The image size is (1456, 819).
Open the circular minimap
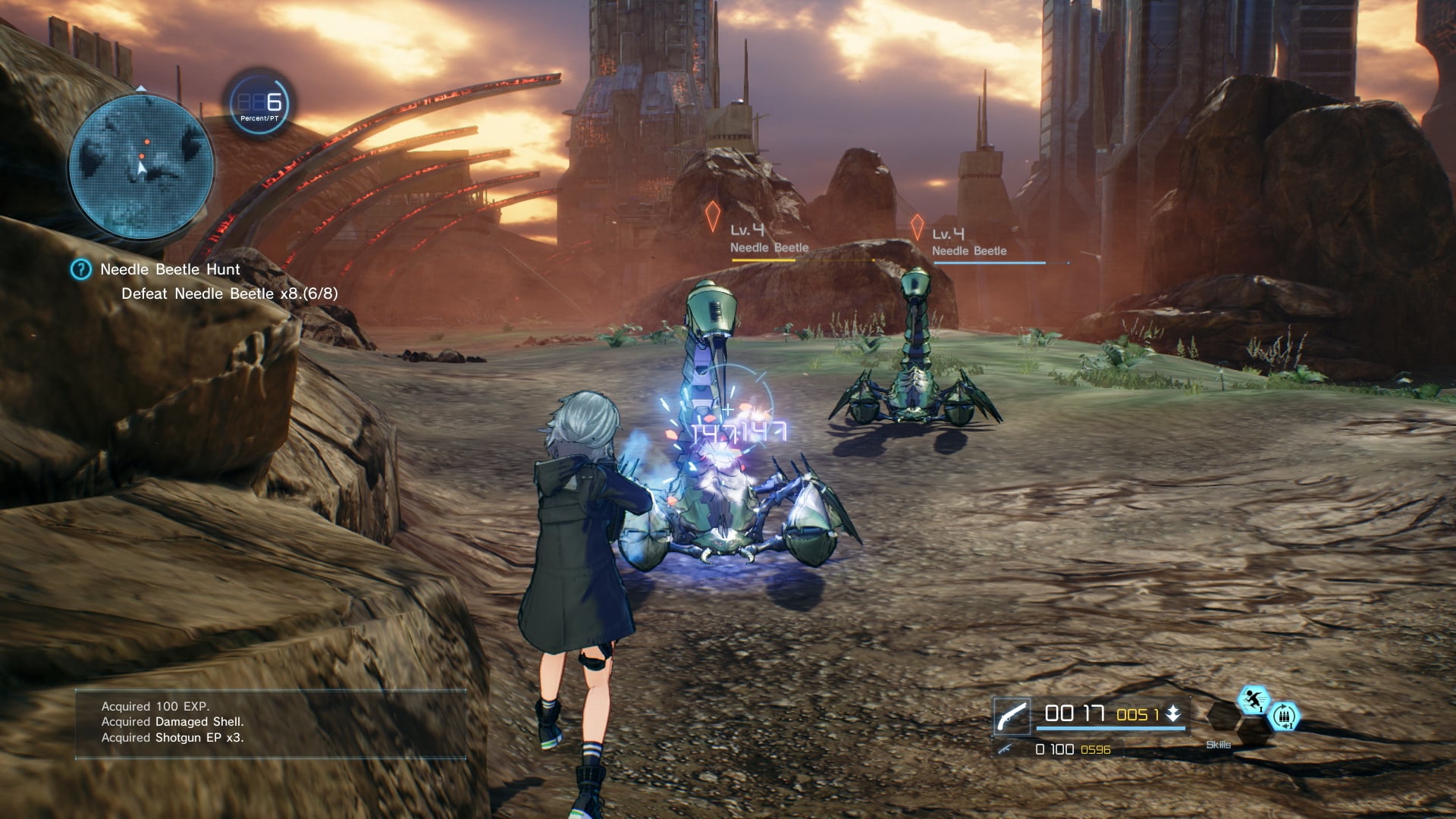[x=142, y=165]
